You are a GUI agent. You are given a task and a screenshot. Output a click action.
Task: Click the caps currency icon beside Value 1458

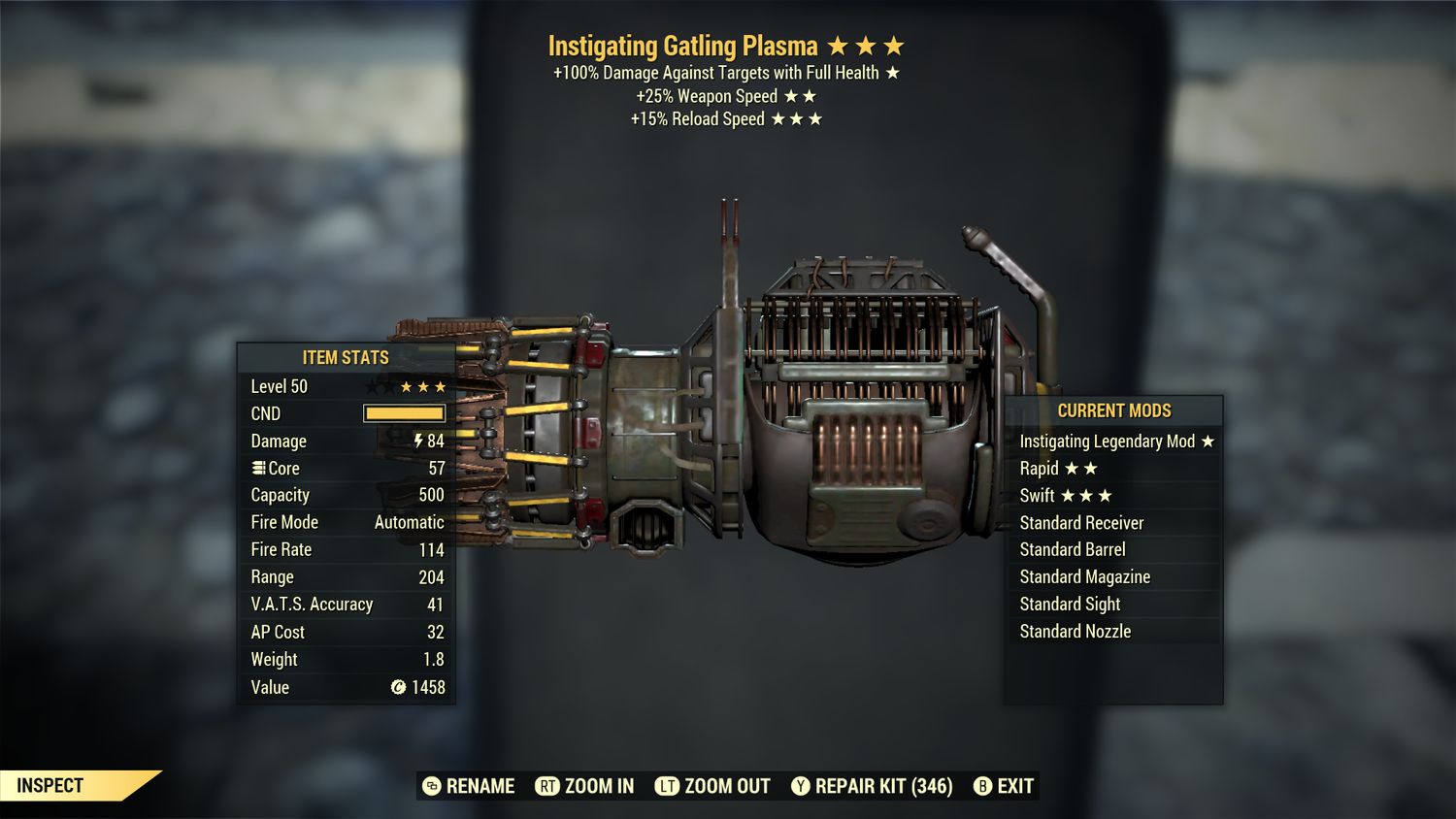(x=397, y=687)
